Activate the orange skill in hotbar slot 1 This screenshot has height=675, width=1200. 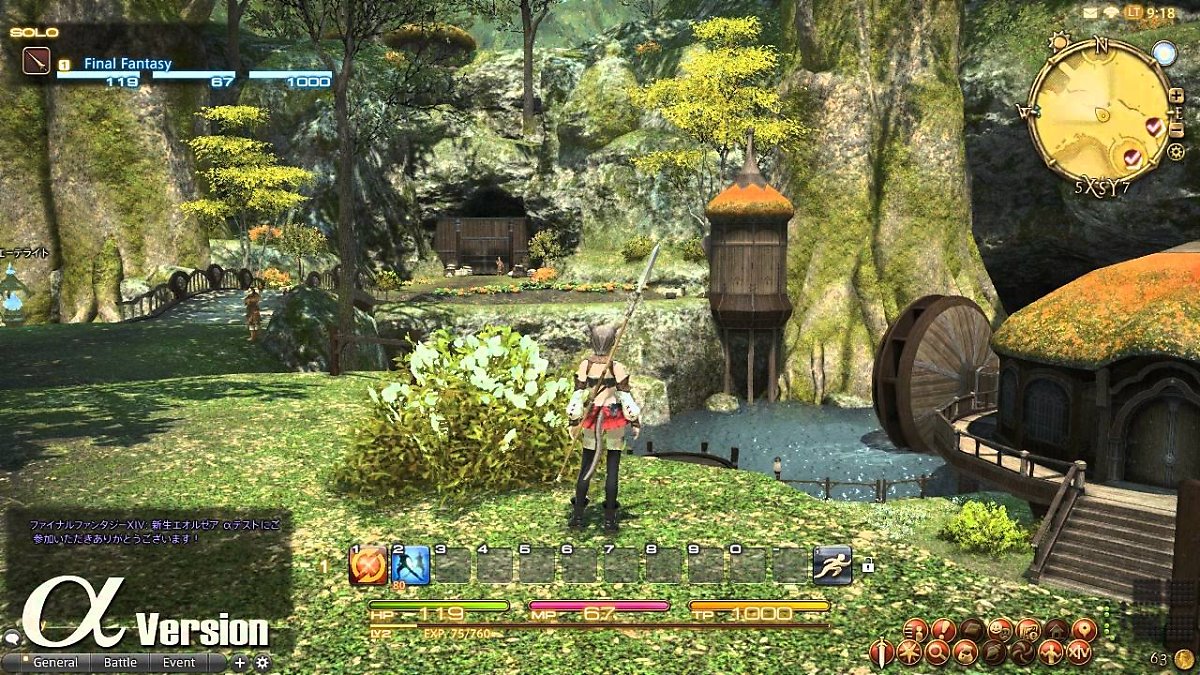point(368,565)
